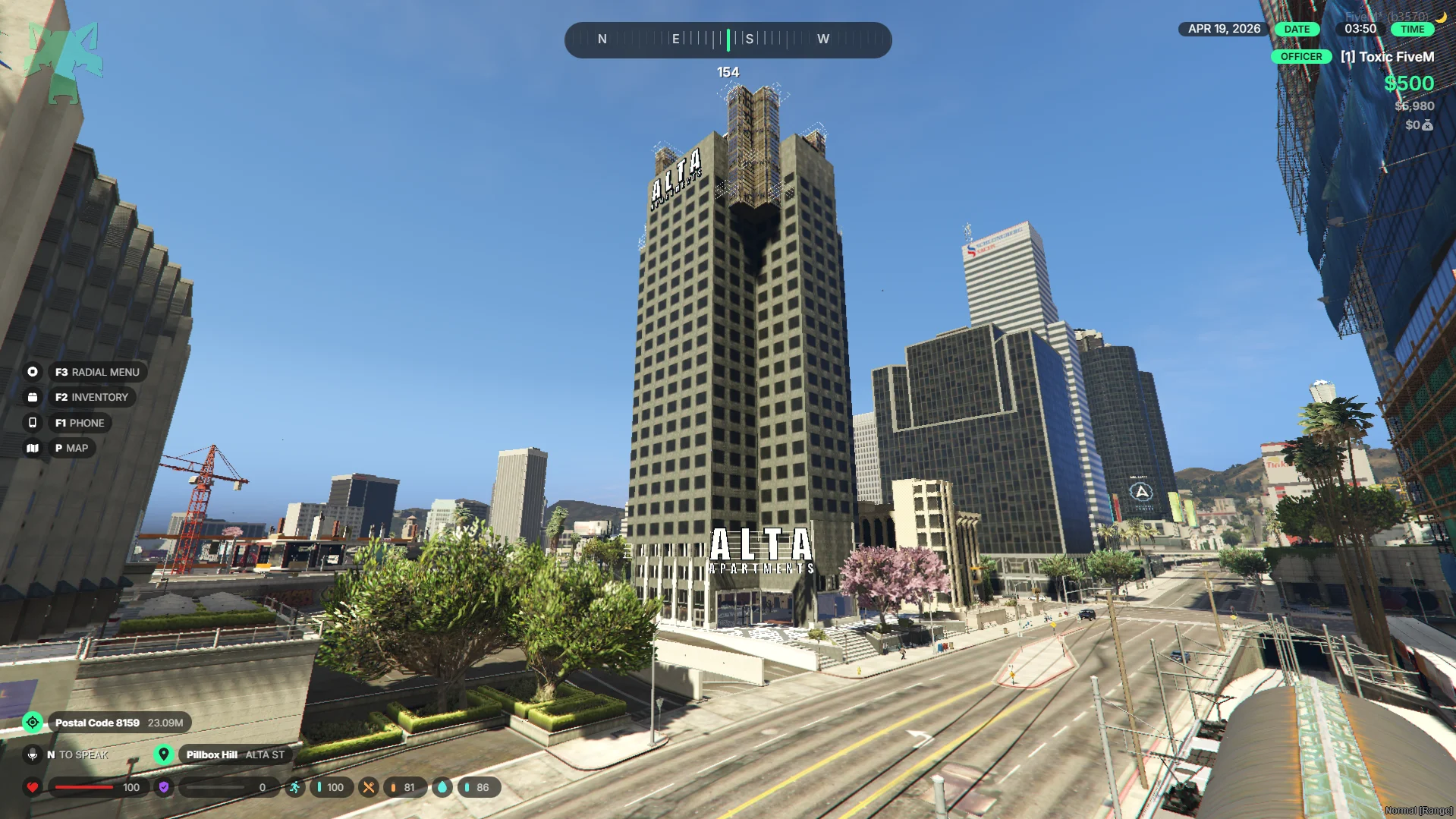The width and height of the screenshot is (1456, 819).
Task: Show the map via folded-map icon
Action: pos(33,448)
